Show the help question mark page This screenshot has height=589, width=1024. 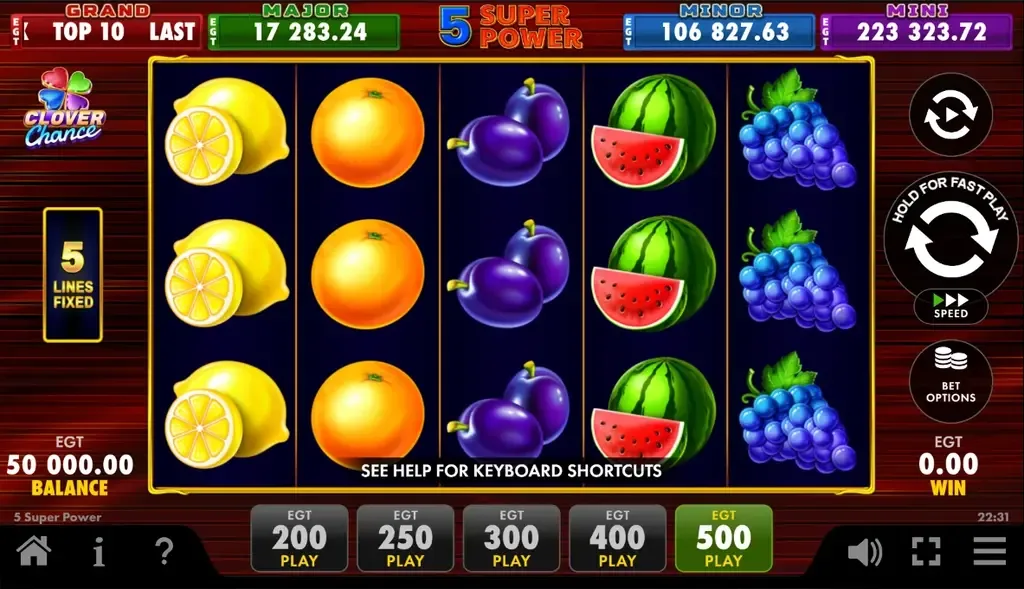click(164, 551)
